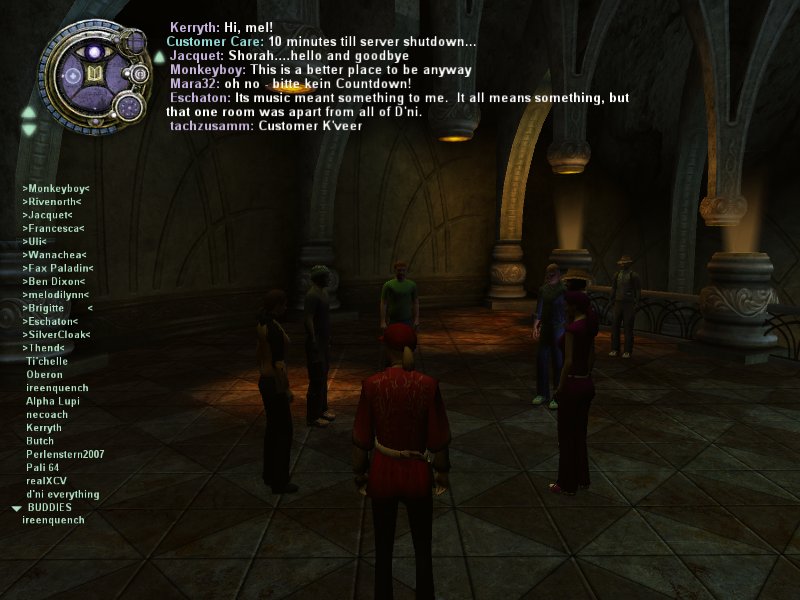Choose Francesca from the player list

click(x=53, y=228)
